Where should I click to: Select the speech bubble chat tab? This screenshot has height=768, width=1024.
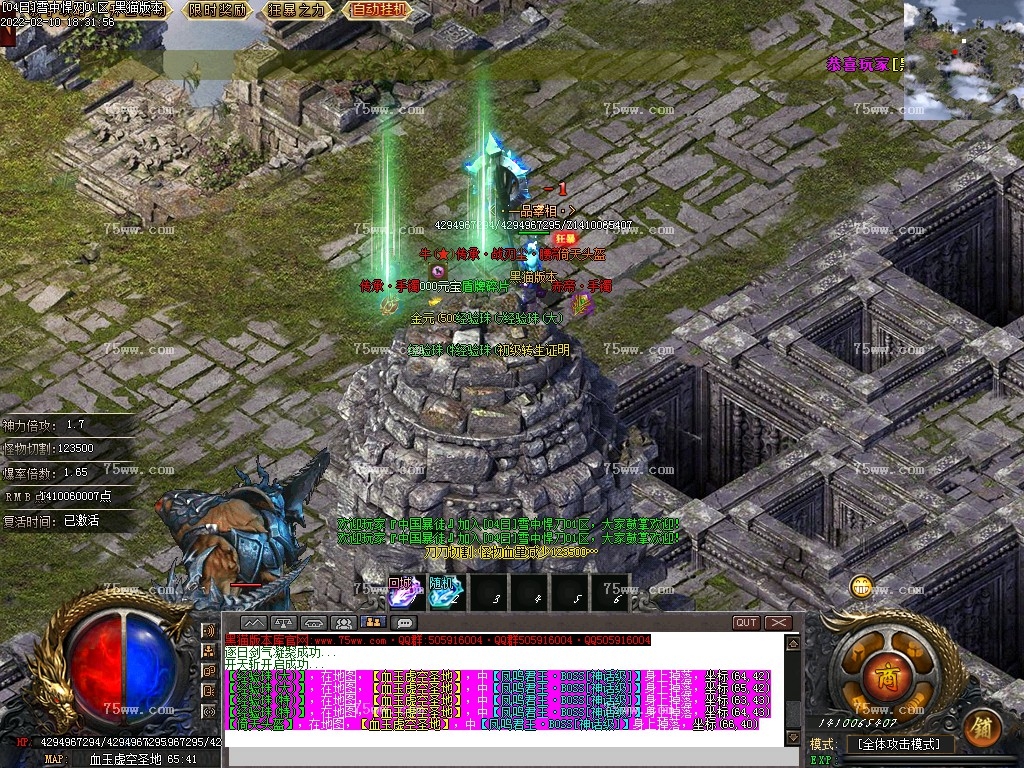pyautogui.click(x=405, y=623)
